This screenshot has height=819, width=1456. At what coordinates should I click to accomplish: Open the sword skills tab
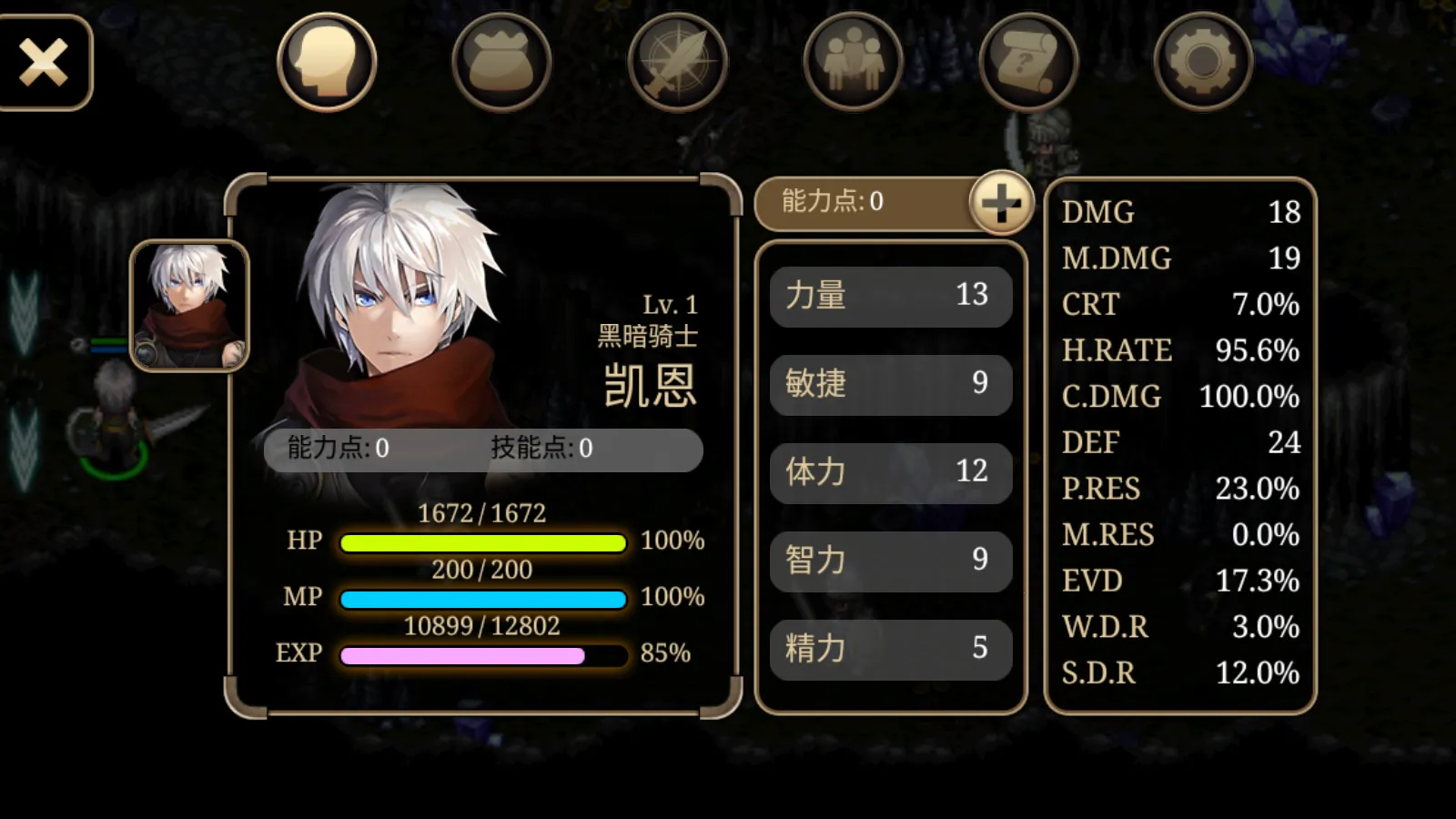click(x=677, y=62)
